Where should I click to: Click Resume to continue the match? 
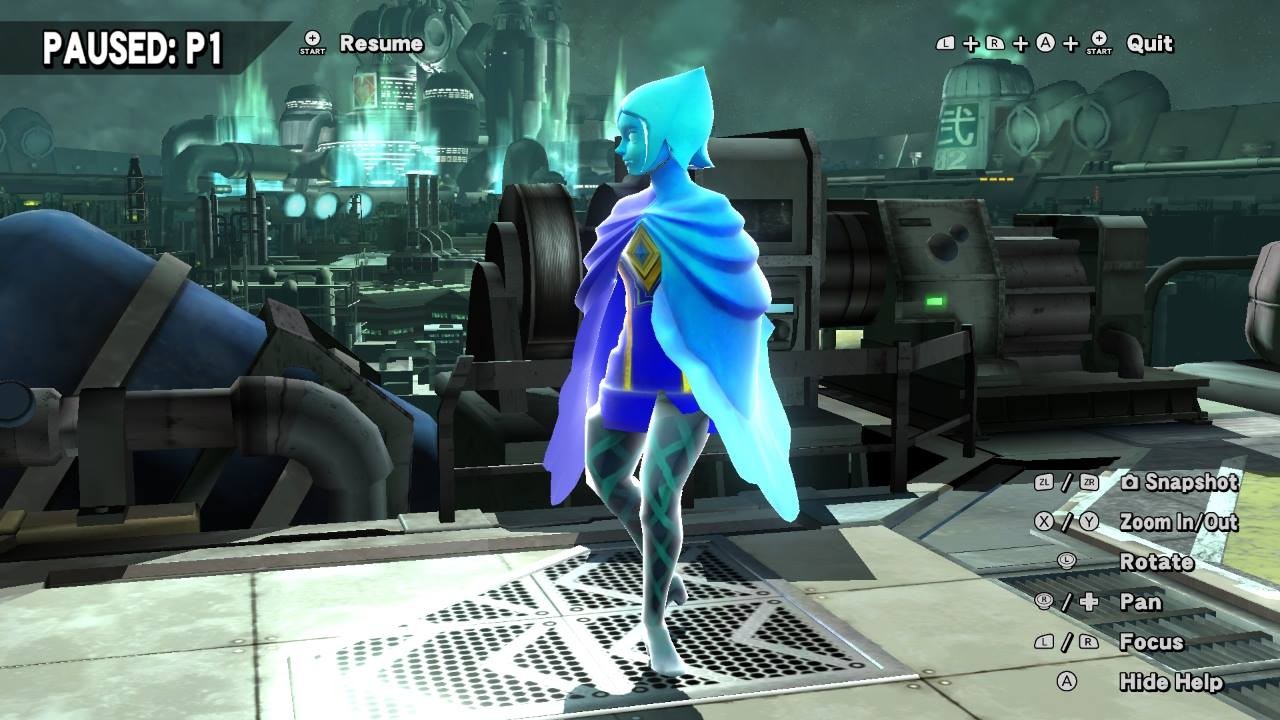tap(381, 42)
